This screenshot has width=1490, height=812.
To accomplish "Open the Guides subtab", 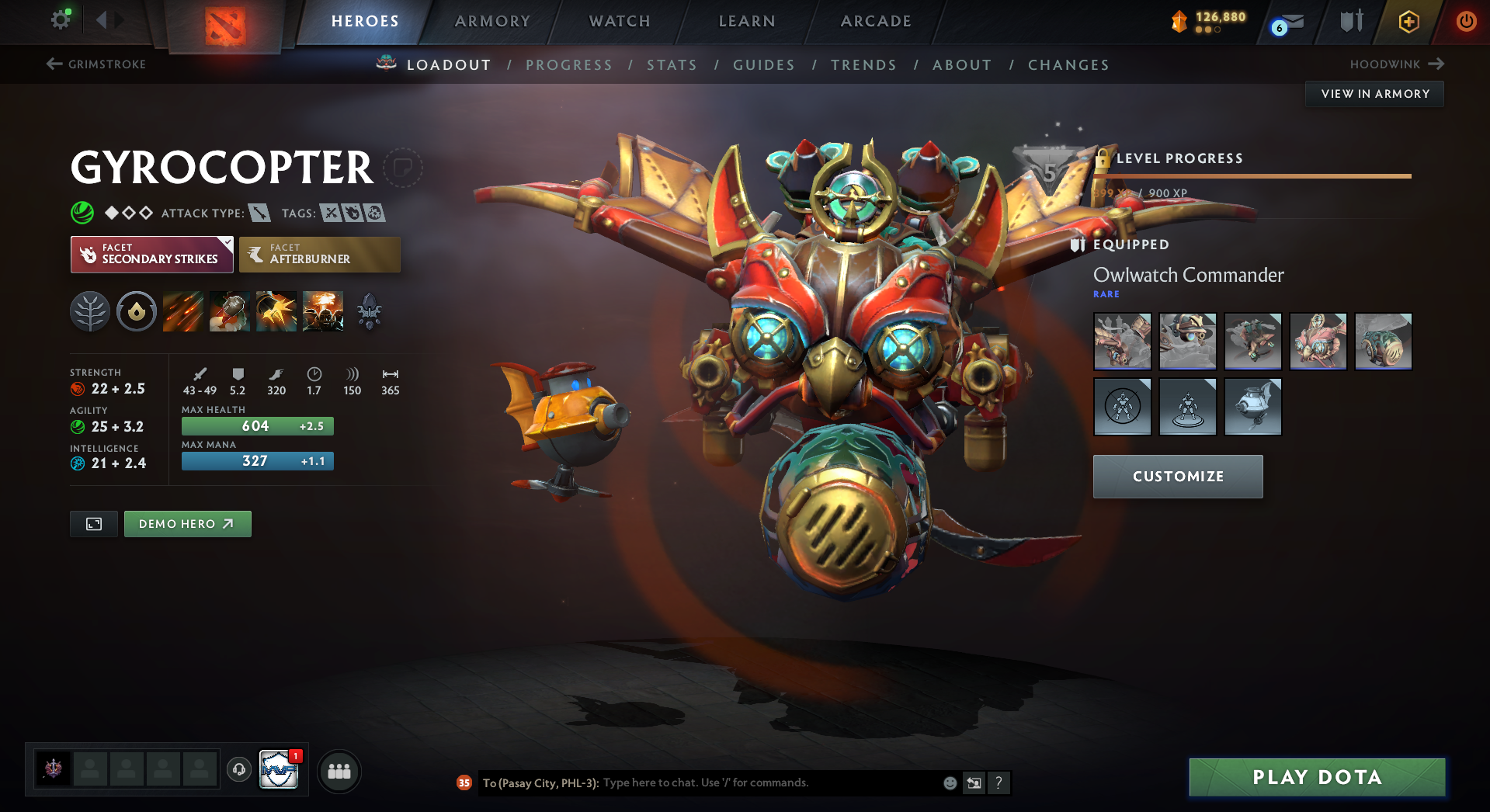I will pyautogui.click(x=764, y=65).
